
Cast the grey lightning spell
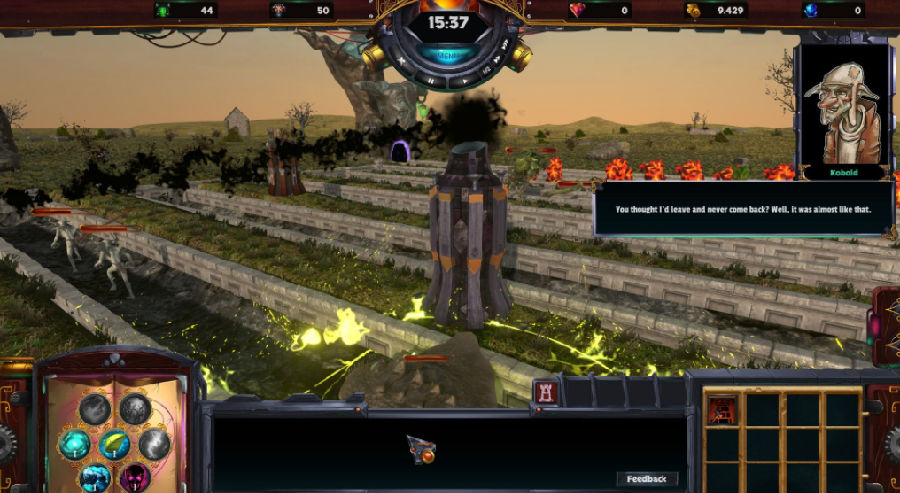point(154,442)
